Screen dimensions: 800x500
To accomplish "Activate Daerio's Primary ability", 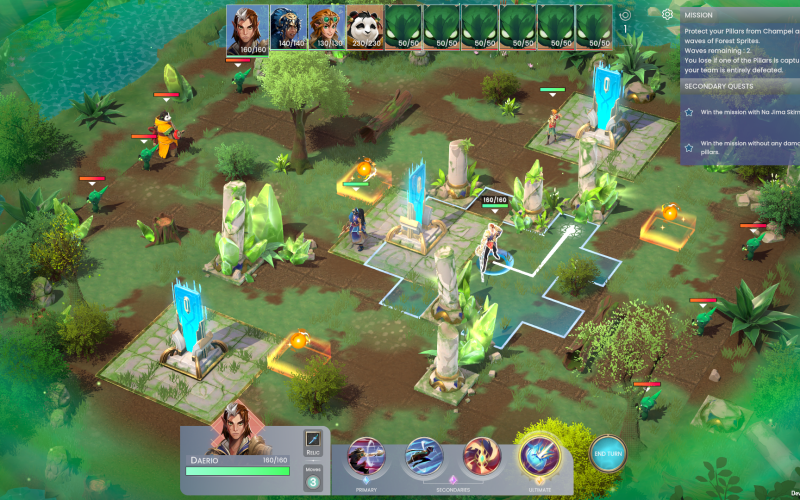I will 366,457.
